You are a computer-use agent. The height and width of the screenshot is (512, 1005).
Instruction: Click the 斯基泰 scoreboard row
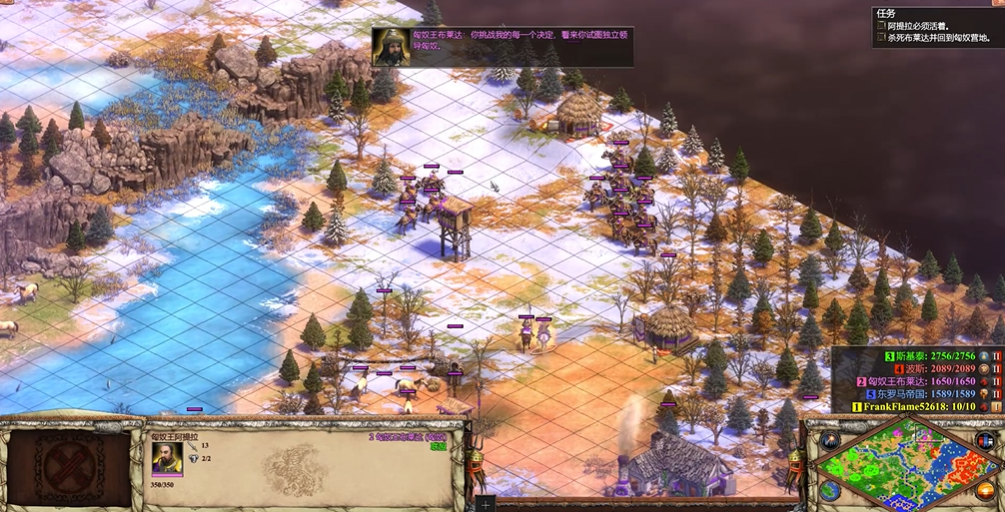[x=929, y=356]
